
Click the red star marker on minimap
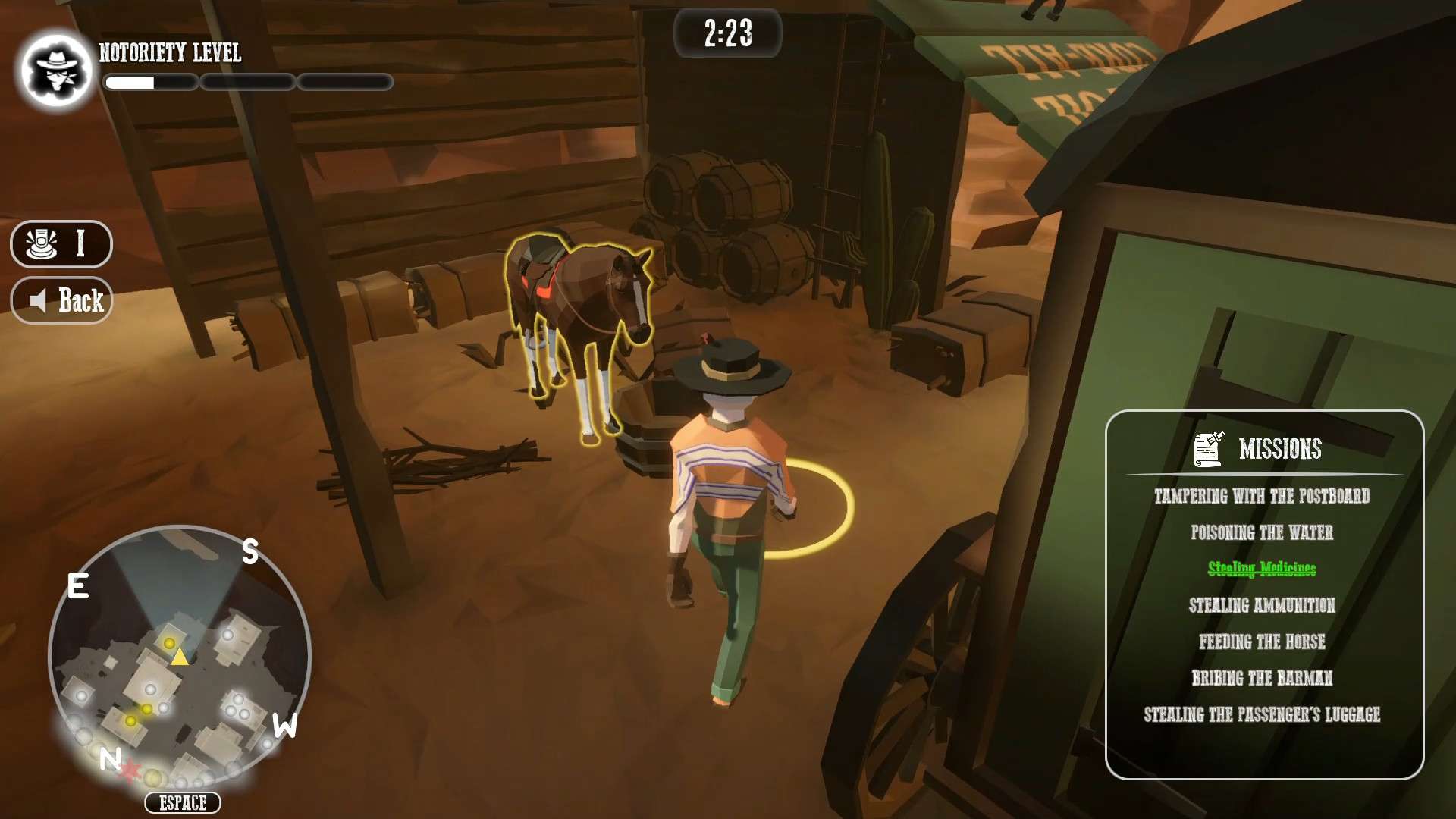point(130,771)
